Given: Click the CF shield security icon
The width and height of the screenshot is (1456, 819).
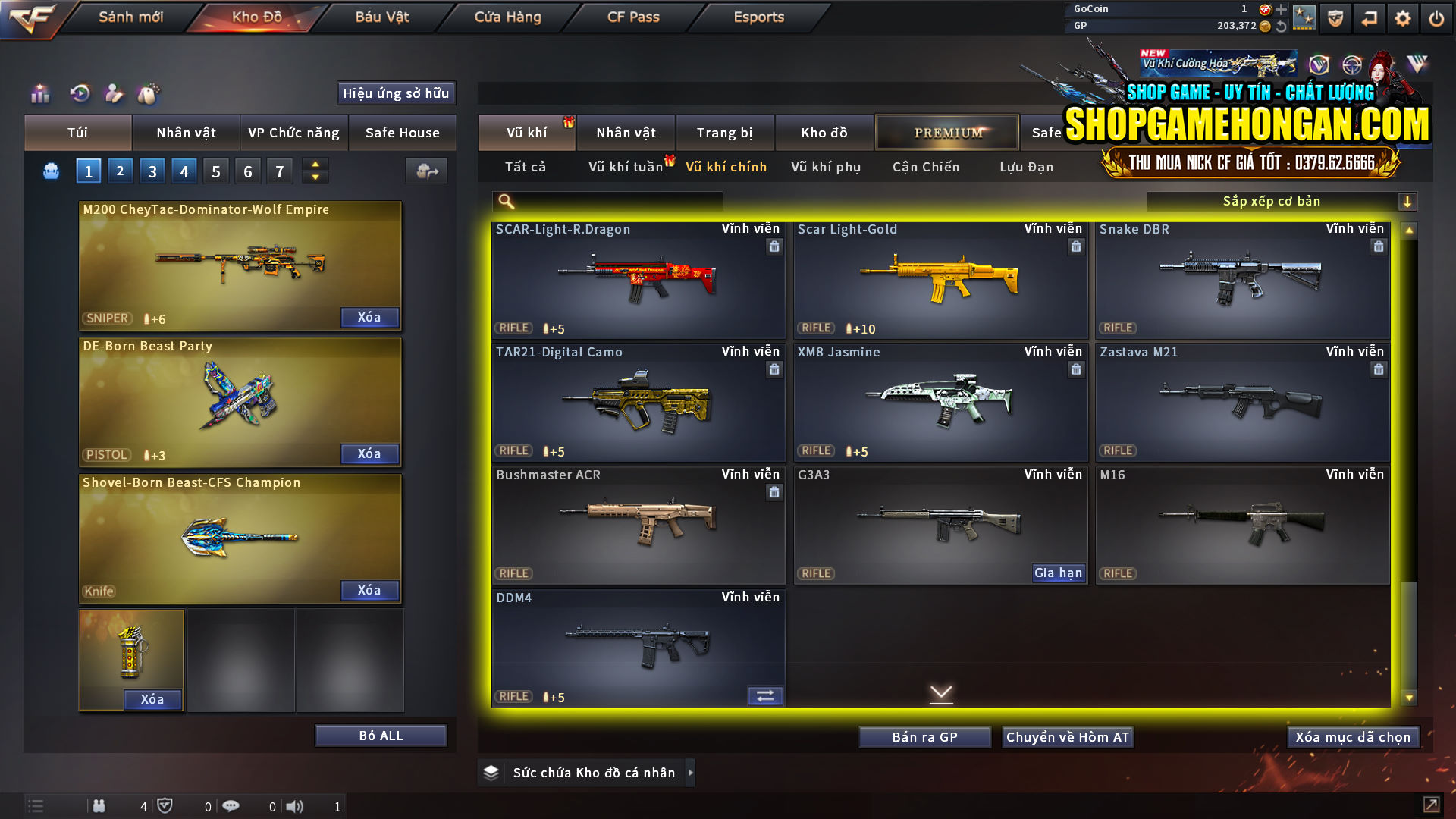Looking at the screenshot, I should (1334, 17).
